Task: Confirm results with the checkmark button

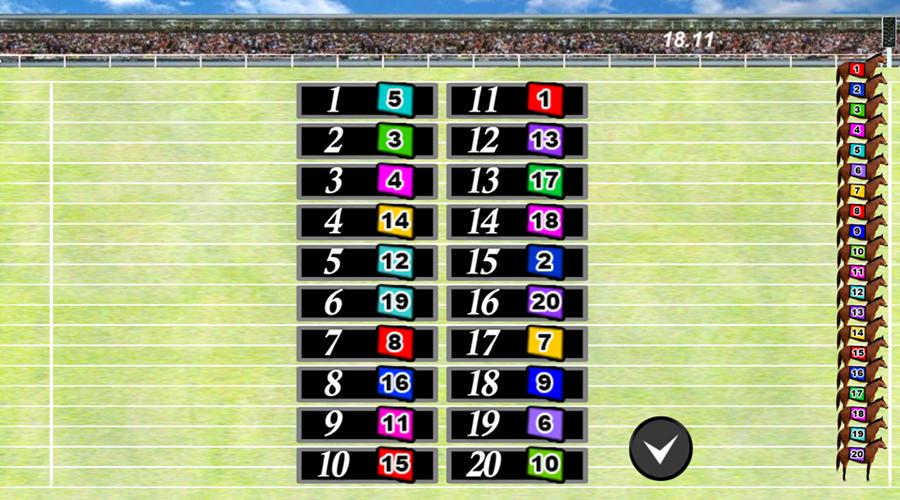Action: tap(660, 448)
